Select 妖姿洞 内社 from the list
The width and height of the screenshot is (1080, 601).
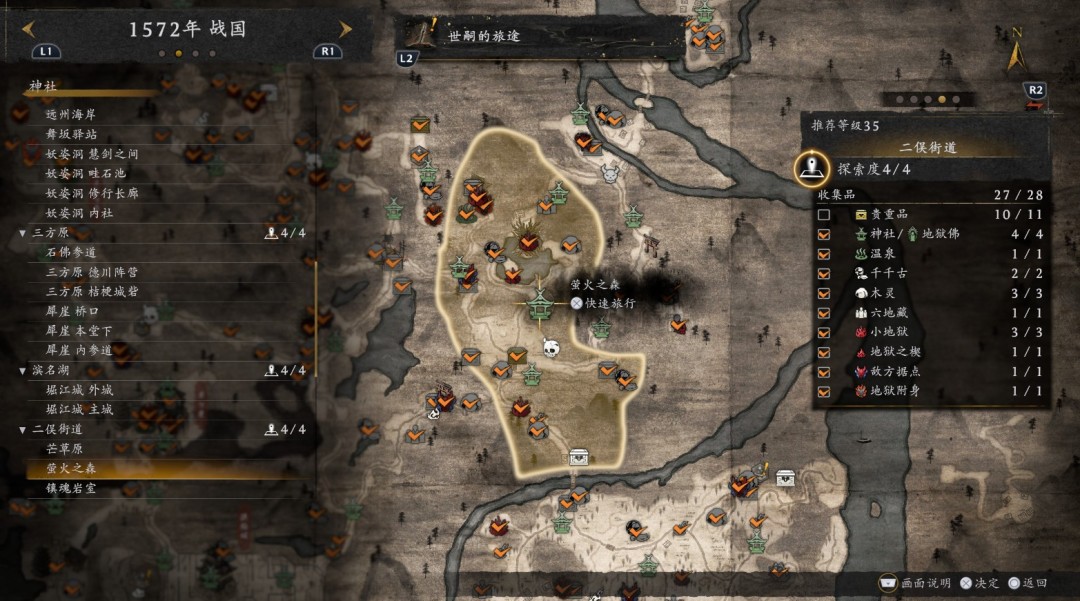pyautogui.click(x=79, y=213)
